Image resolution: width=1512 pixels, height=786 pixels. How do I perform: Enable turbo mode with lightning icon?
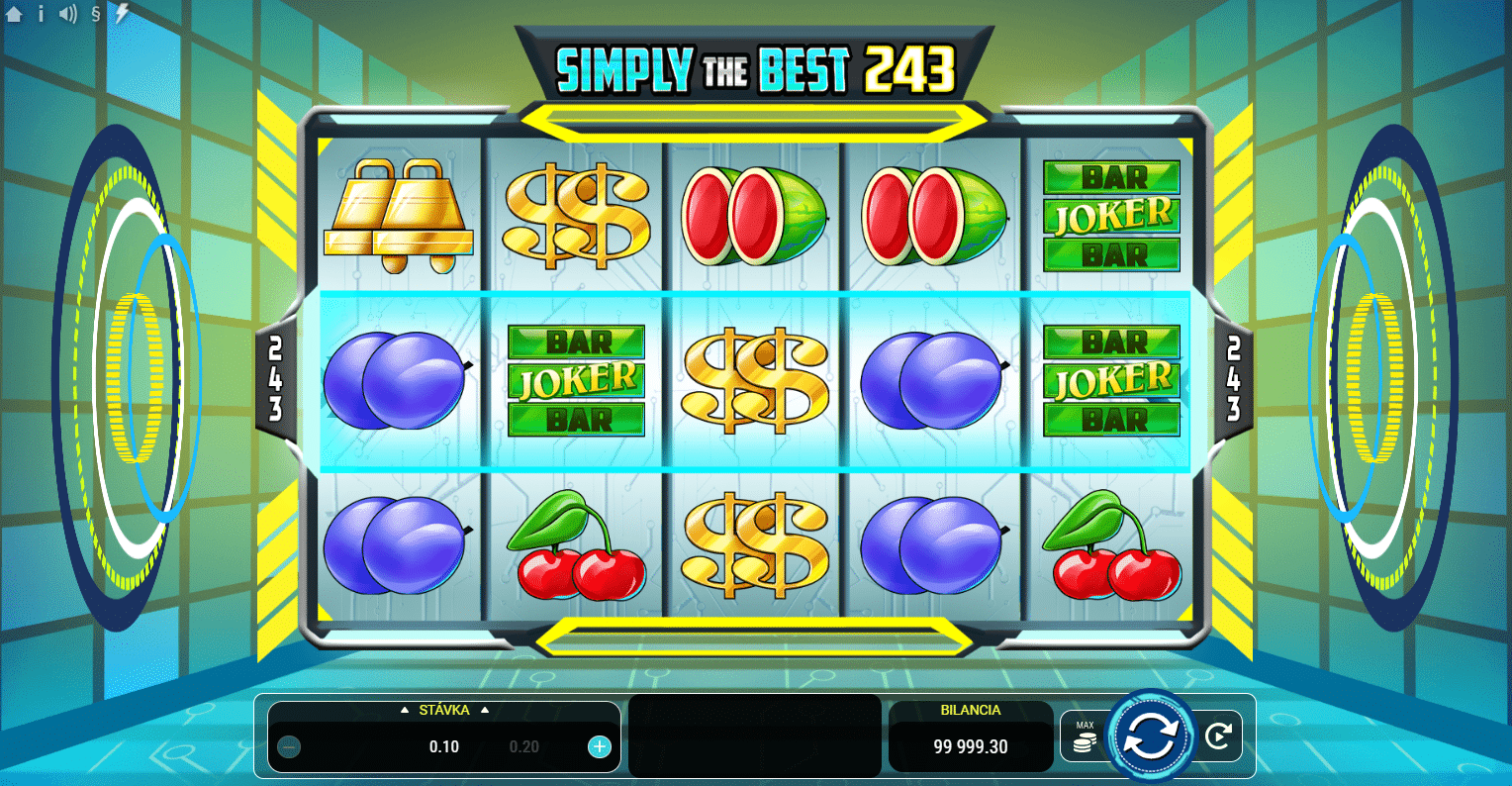(121, 14)
